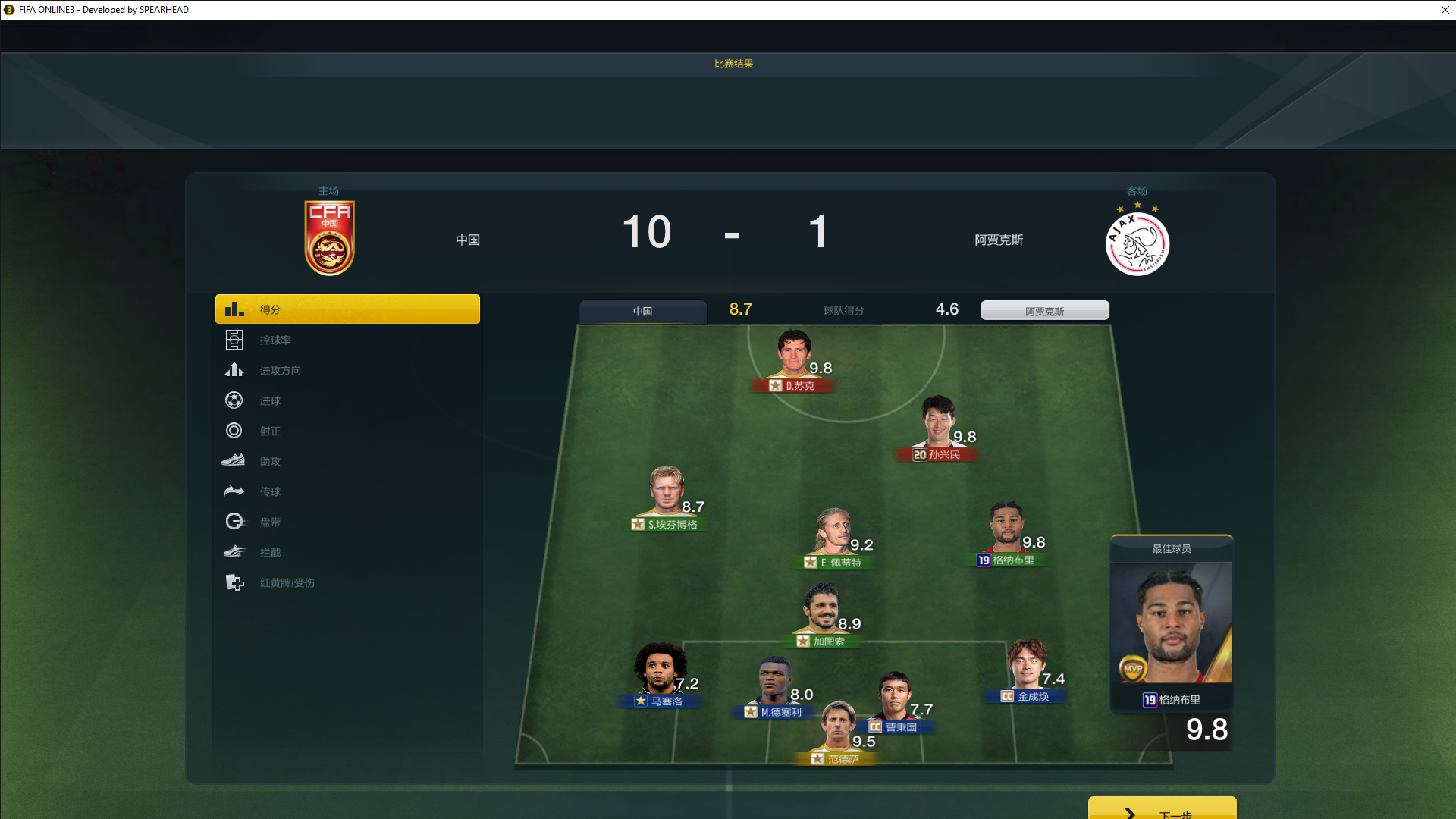The height and width of the screenshot is (819, 1456).
Task: Close the FIFA ONLINE3 window
Action: [1445, 10]
